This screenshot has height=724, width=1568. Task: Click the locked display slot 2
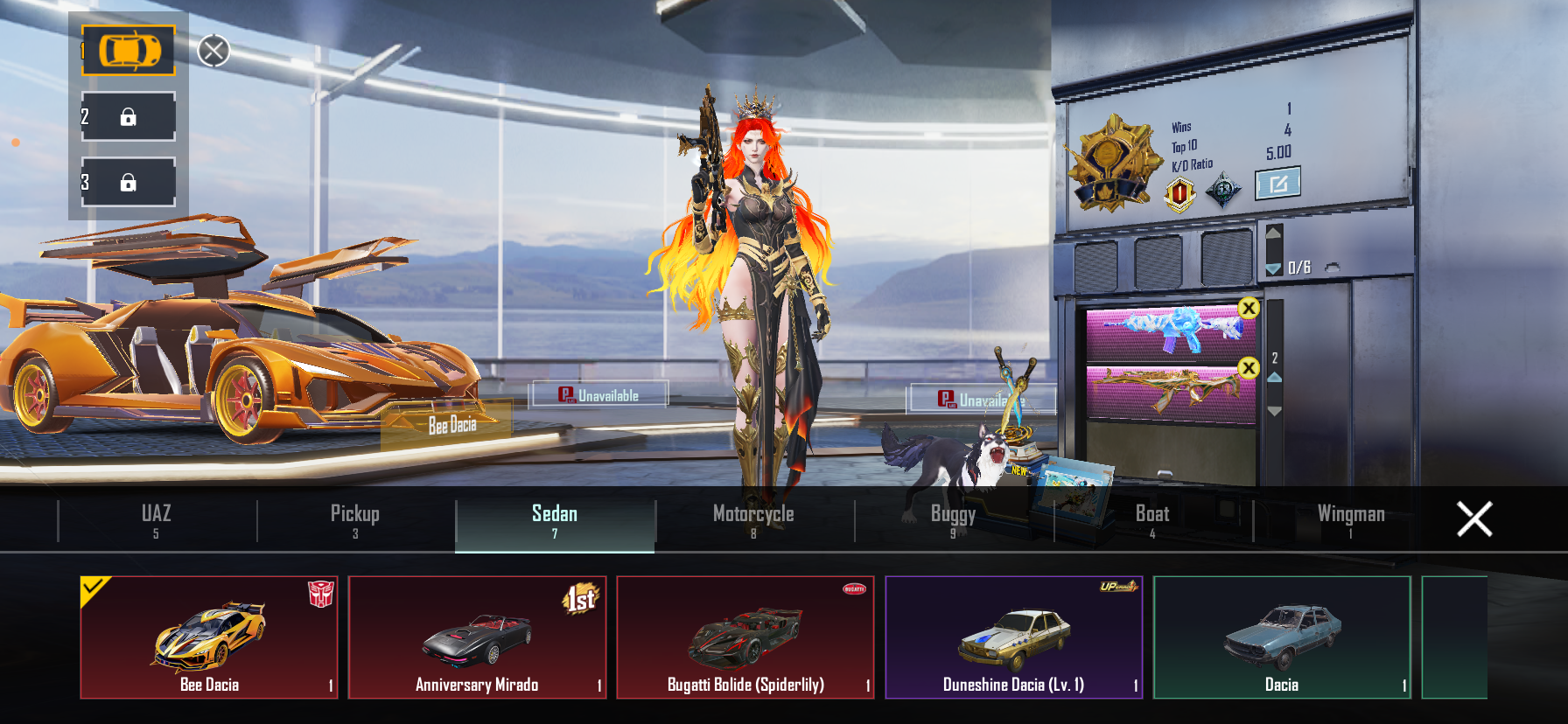[x=129, y=116]
